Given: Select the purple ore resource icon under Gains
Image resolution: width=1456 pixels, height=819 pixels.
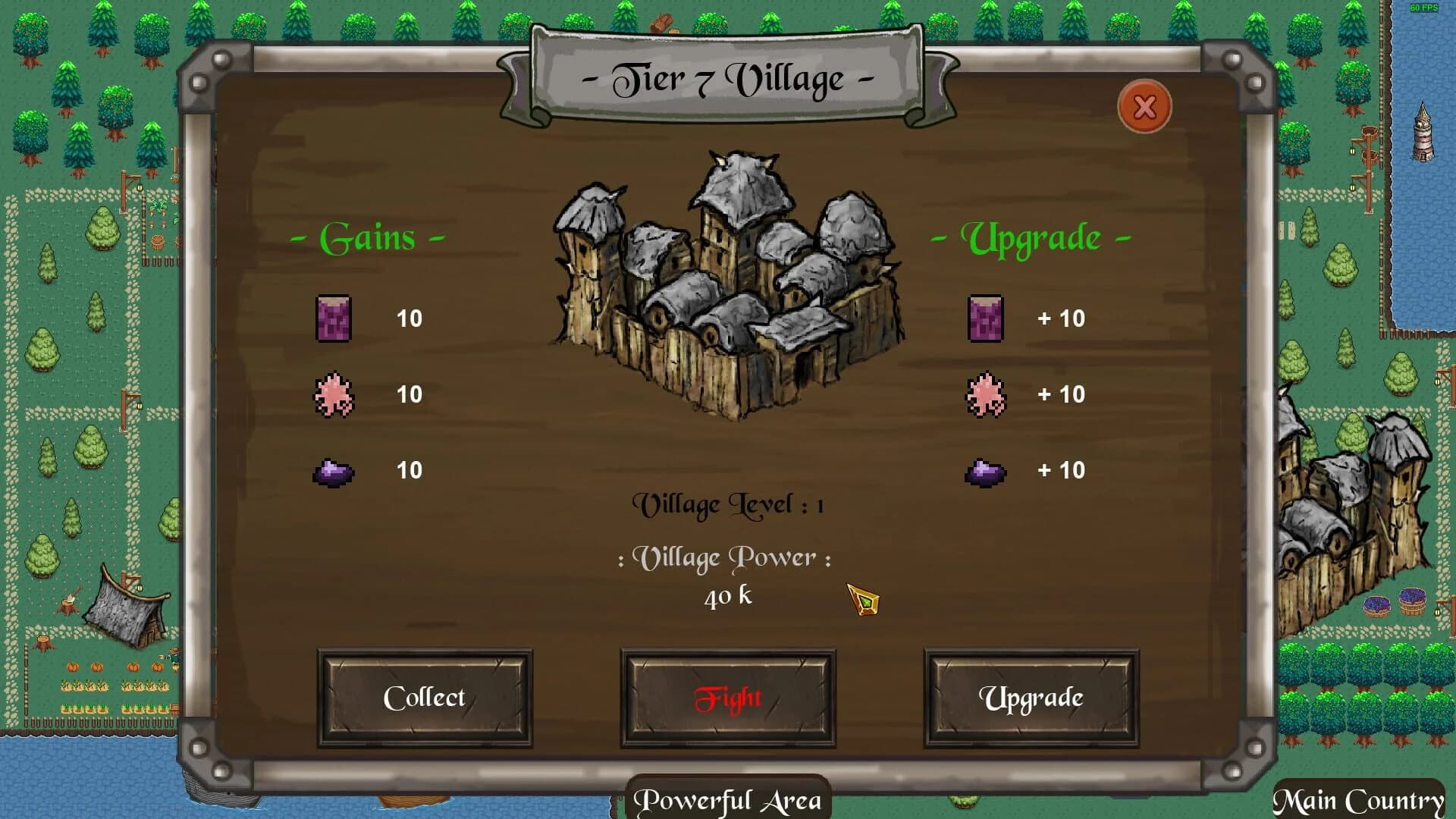Looking at the screenshot, I should [x=334, y=471].
